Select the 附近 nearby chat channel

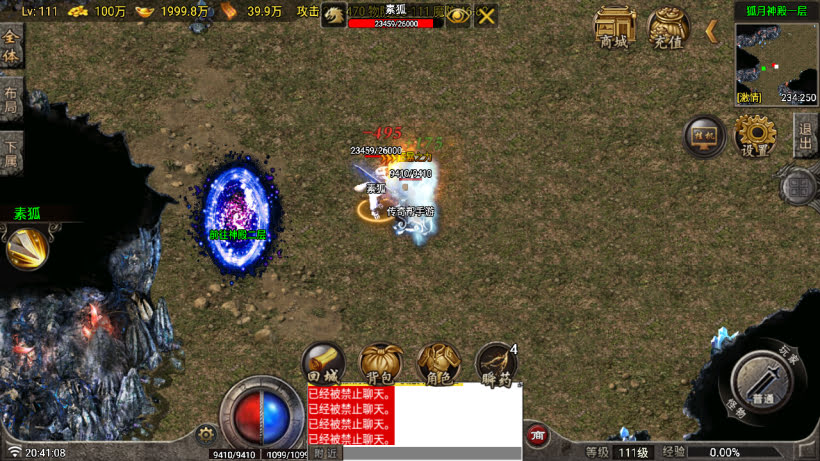325,453
